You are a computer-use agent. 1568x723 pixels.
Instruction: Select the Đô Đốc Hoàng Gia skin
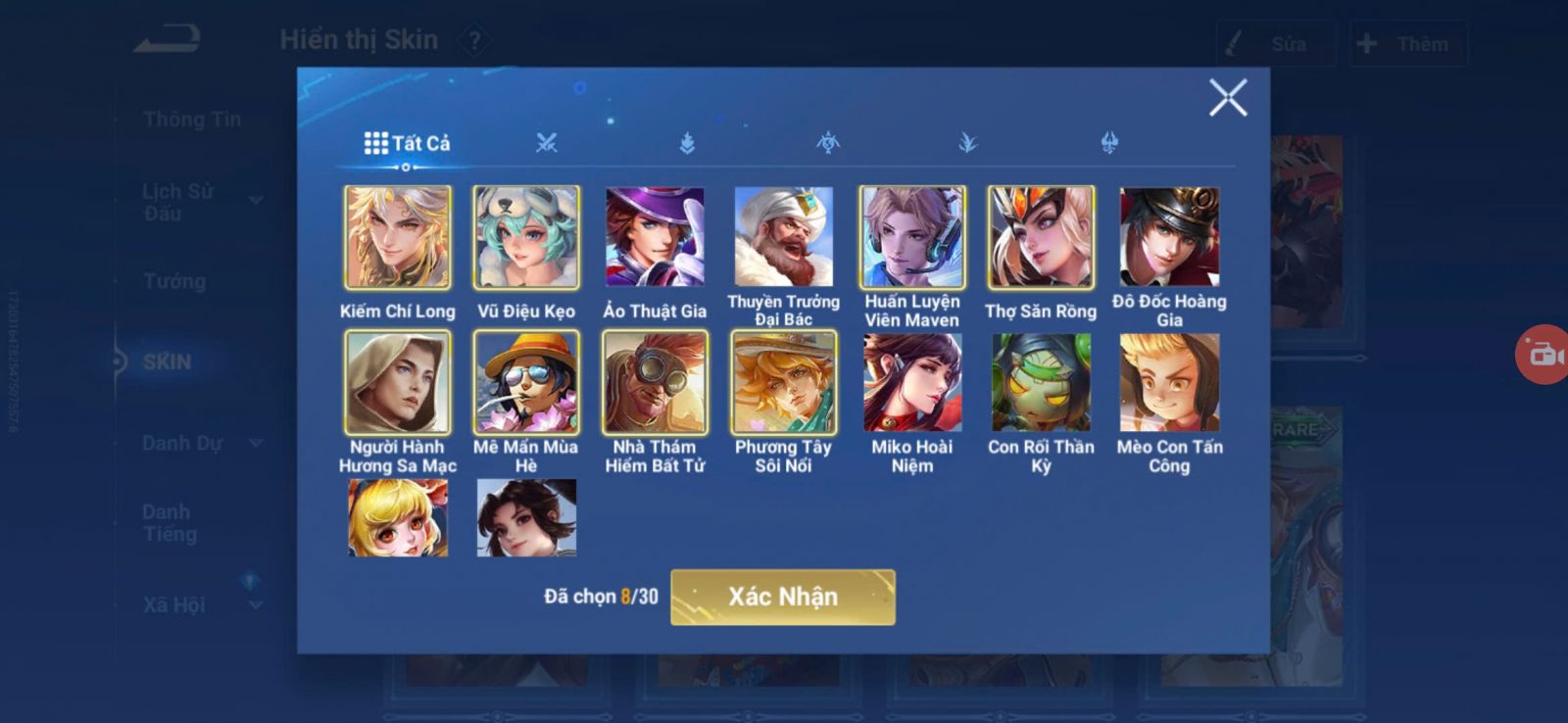[x=1169, y=238]
